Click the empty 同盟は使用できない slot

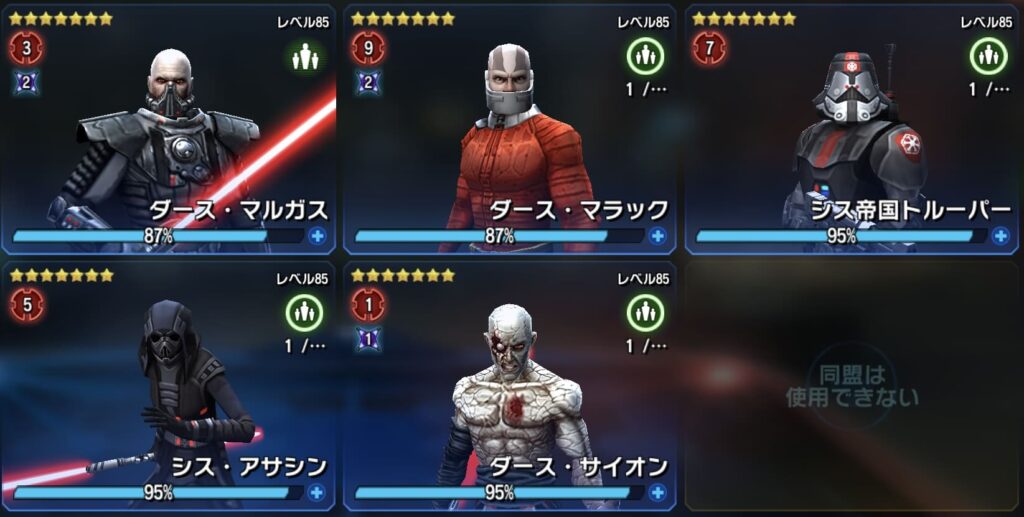pyautogui.click(x=851, y=385)
